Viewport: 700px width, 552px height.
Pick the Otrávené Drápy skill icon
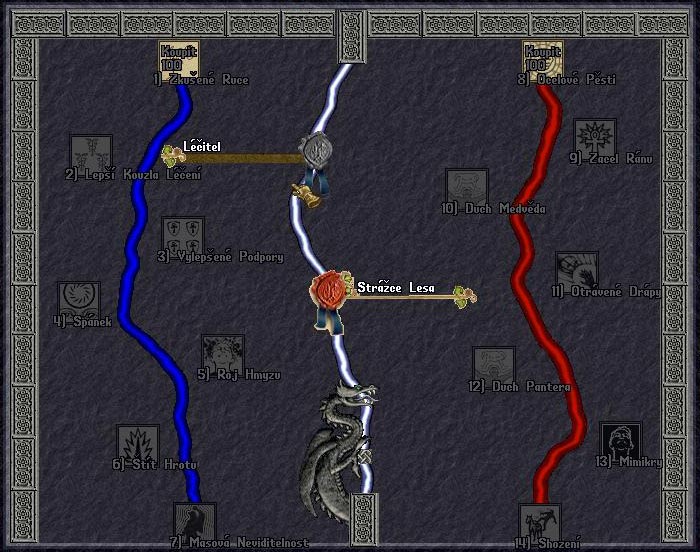tap(577, 272)
